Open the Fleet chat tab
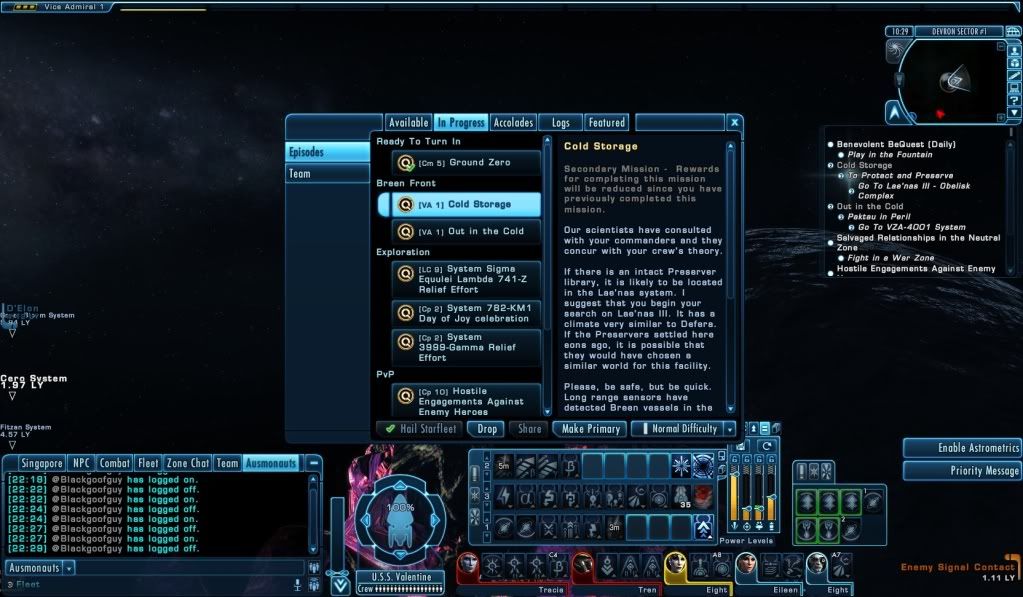This screenshot has height=597, width=1023. (x=148, y=463)
